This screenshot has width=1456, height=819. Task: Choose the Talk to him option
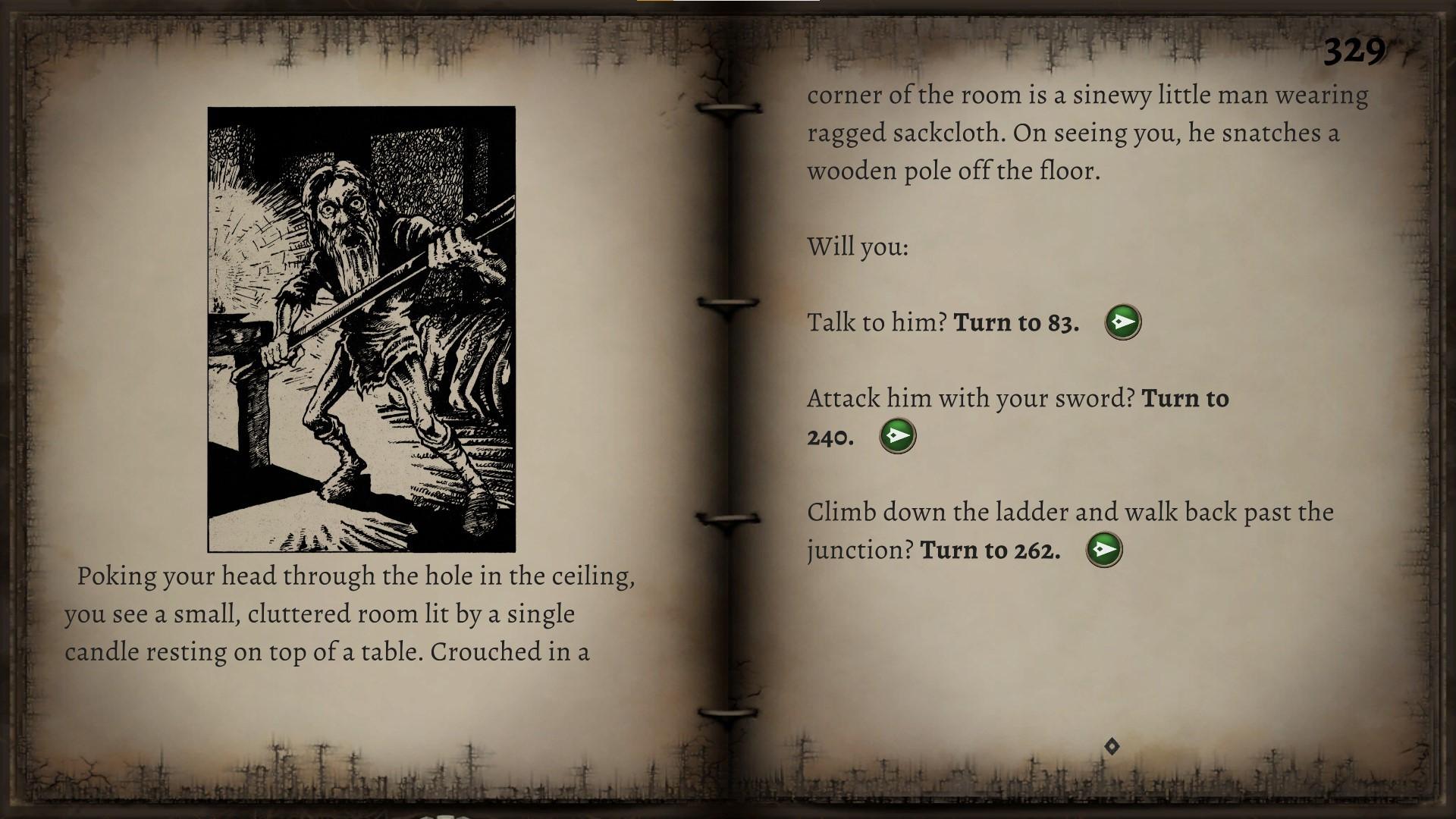coord(943,322)
